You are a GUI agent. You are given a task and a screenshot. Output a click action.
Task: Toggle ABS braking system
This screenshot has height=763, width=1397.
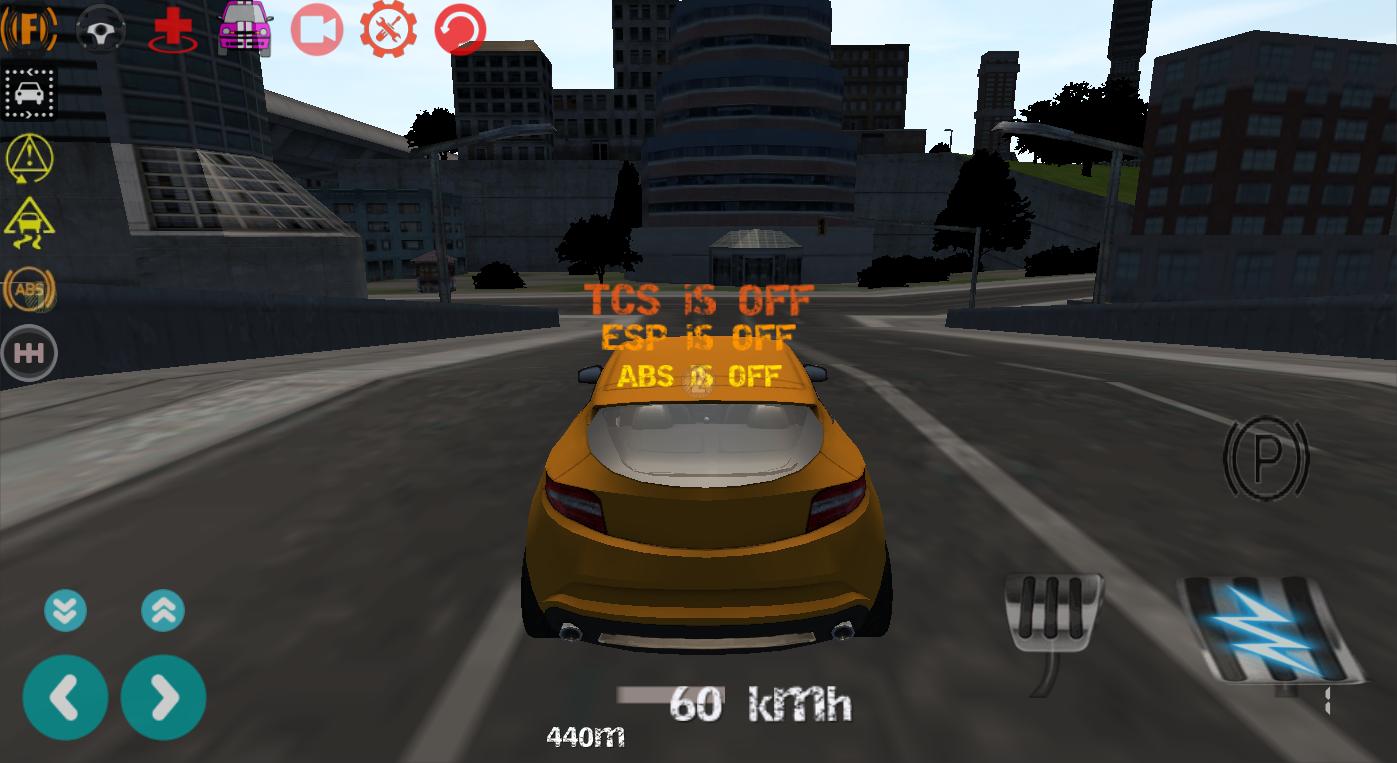coord(29,290)
